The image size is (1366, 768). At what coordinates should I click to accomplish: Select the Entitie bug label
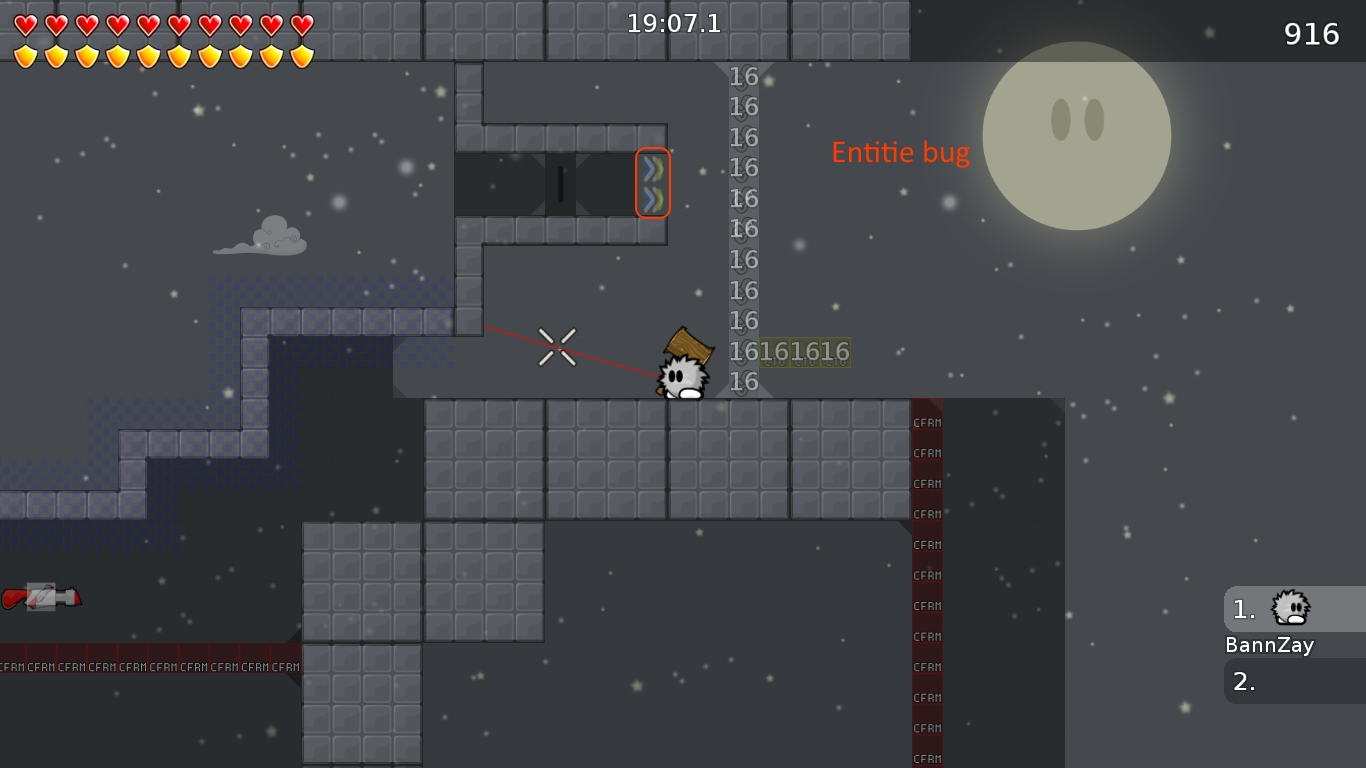pos(899,152)
